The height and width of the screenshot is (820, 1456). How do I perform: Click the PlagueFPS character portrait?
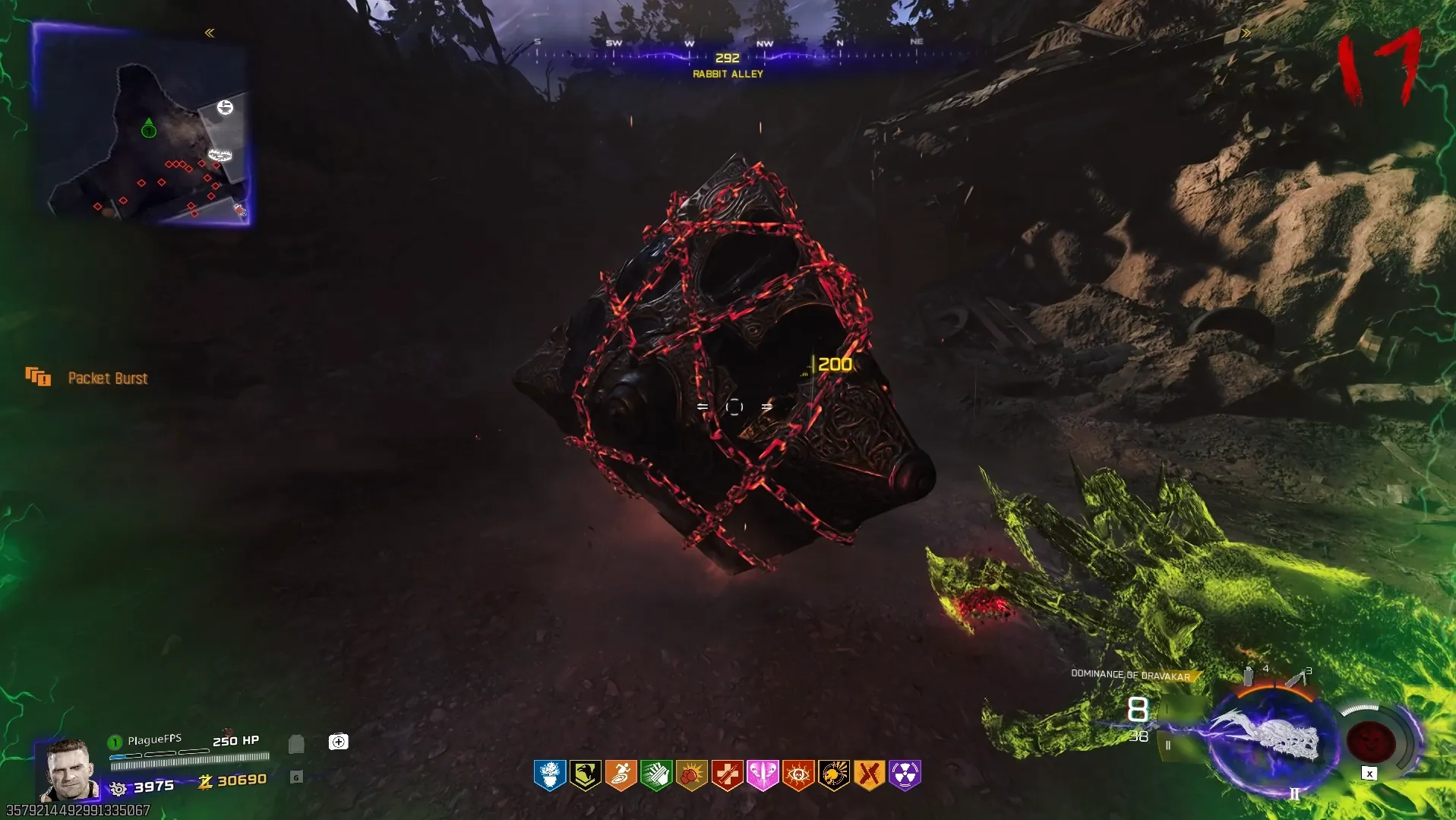[69, 769]
